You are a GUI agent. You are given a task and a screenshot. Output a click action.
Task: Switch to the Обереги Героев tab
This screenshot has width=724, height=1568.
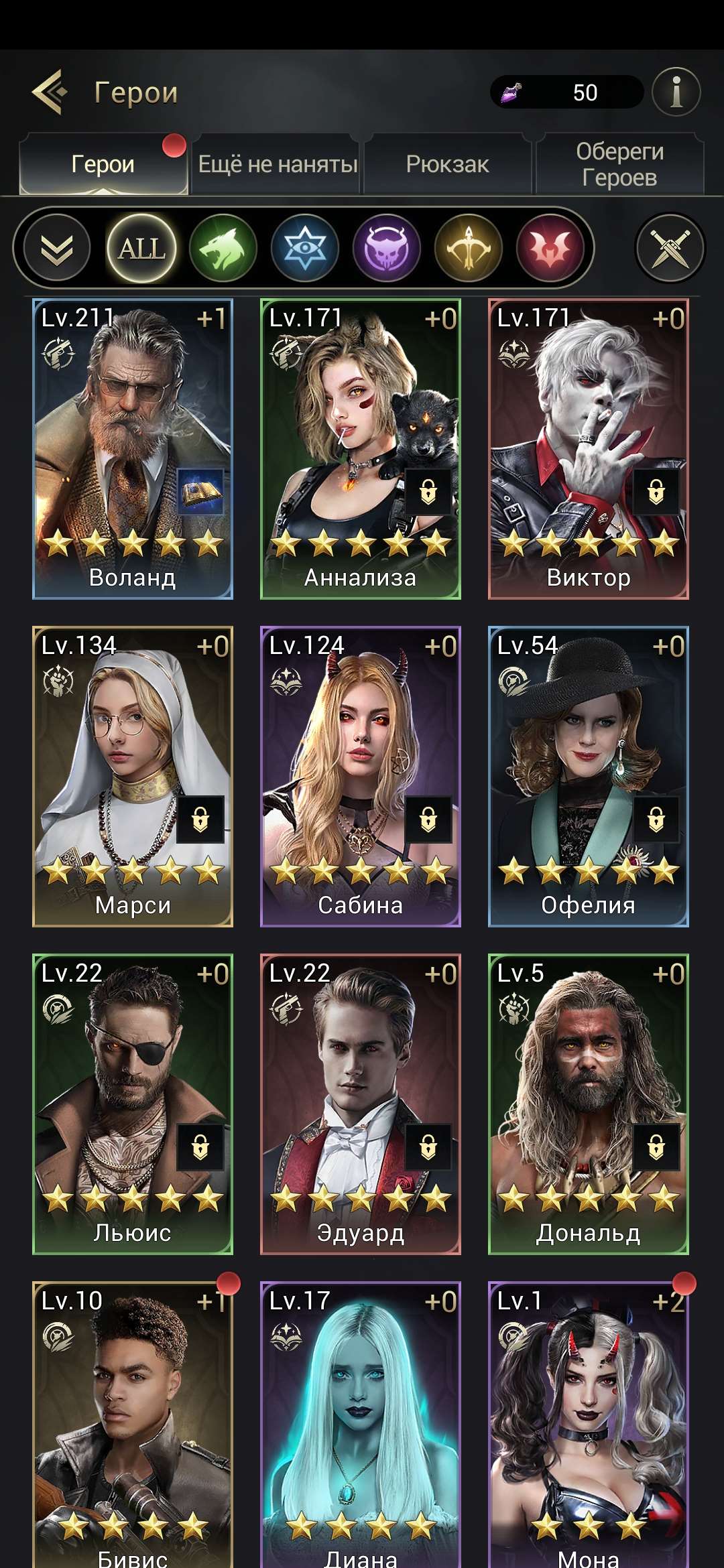coord(619,164)
